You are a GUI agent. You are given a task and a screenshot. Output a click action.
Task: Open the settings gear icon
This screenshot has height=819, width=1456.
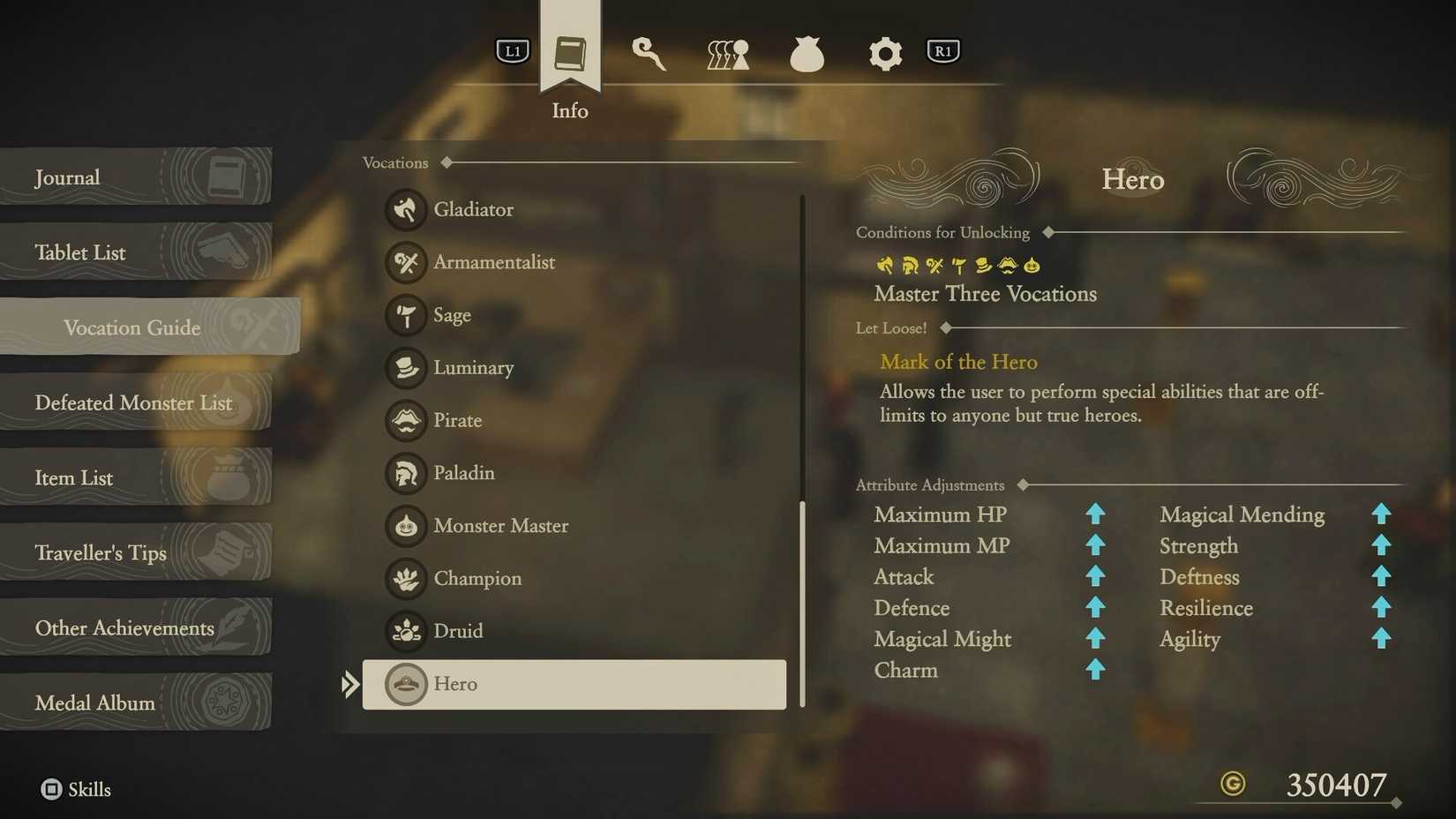point(885,53)
